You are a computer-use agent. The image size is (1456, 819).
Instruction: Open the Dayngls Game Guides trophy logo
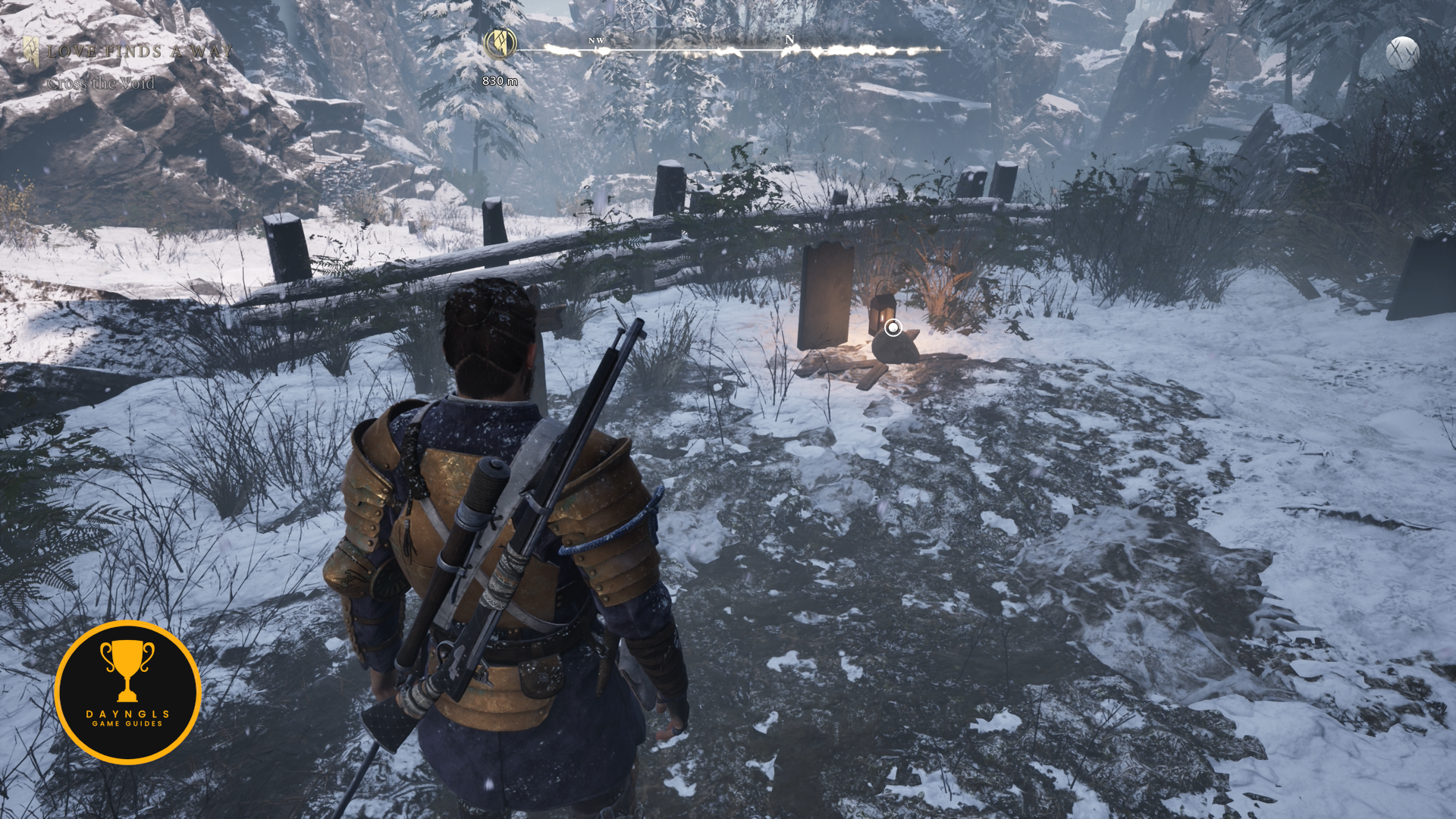(127, 692)
